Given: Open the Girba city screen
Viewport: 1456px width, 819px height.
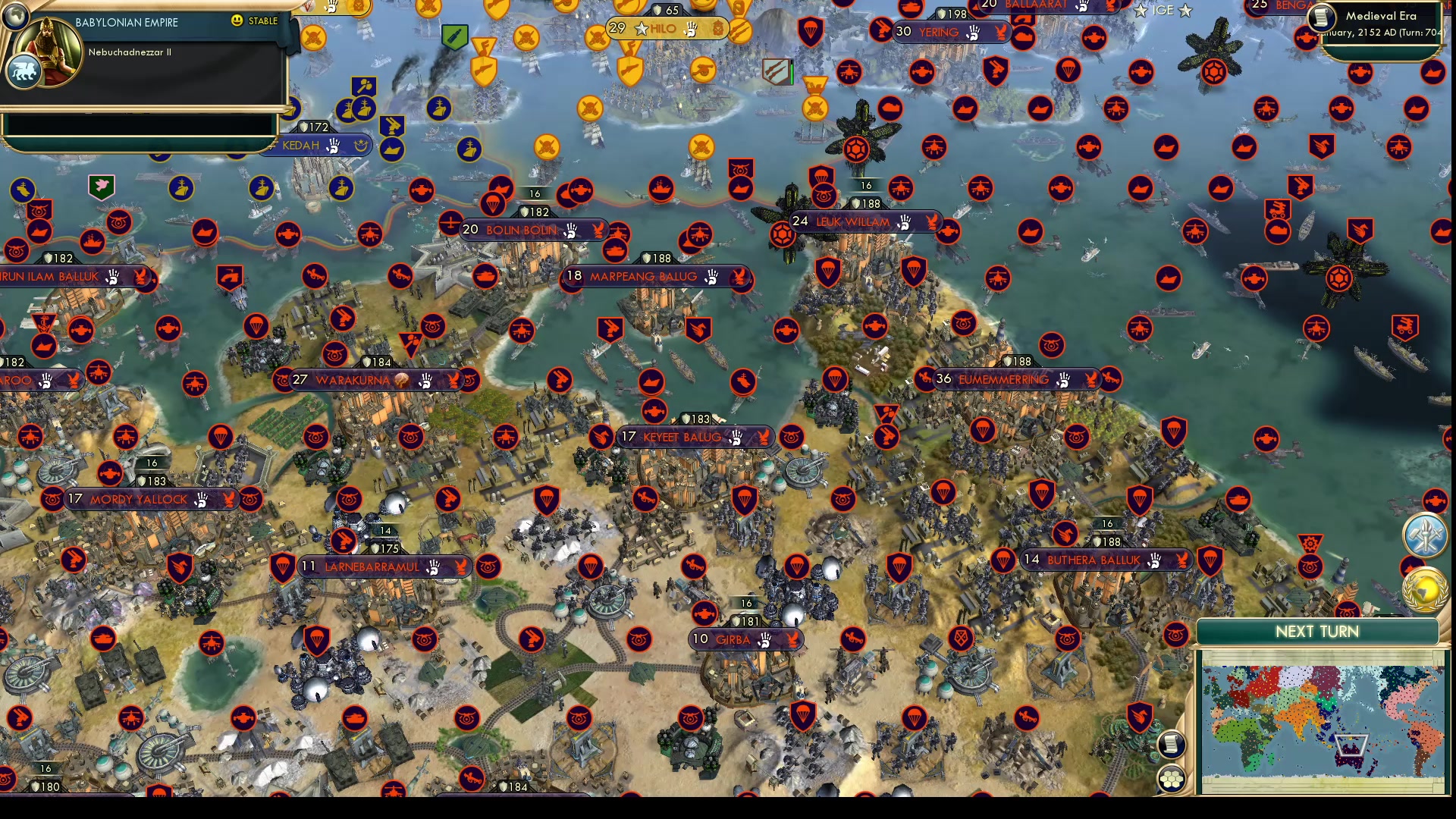Looking at the screenshot, I should pos(745,639).
